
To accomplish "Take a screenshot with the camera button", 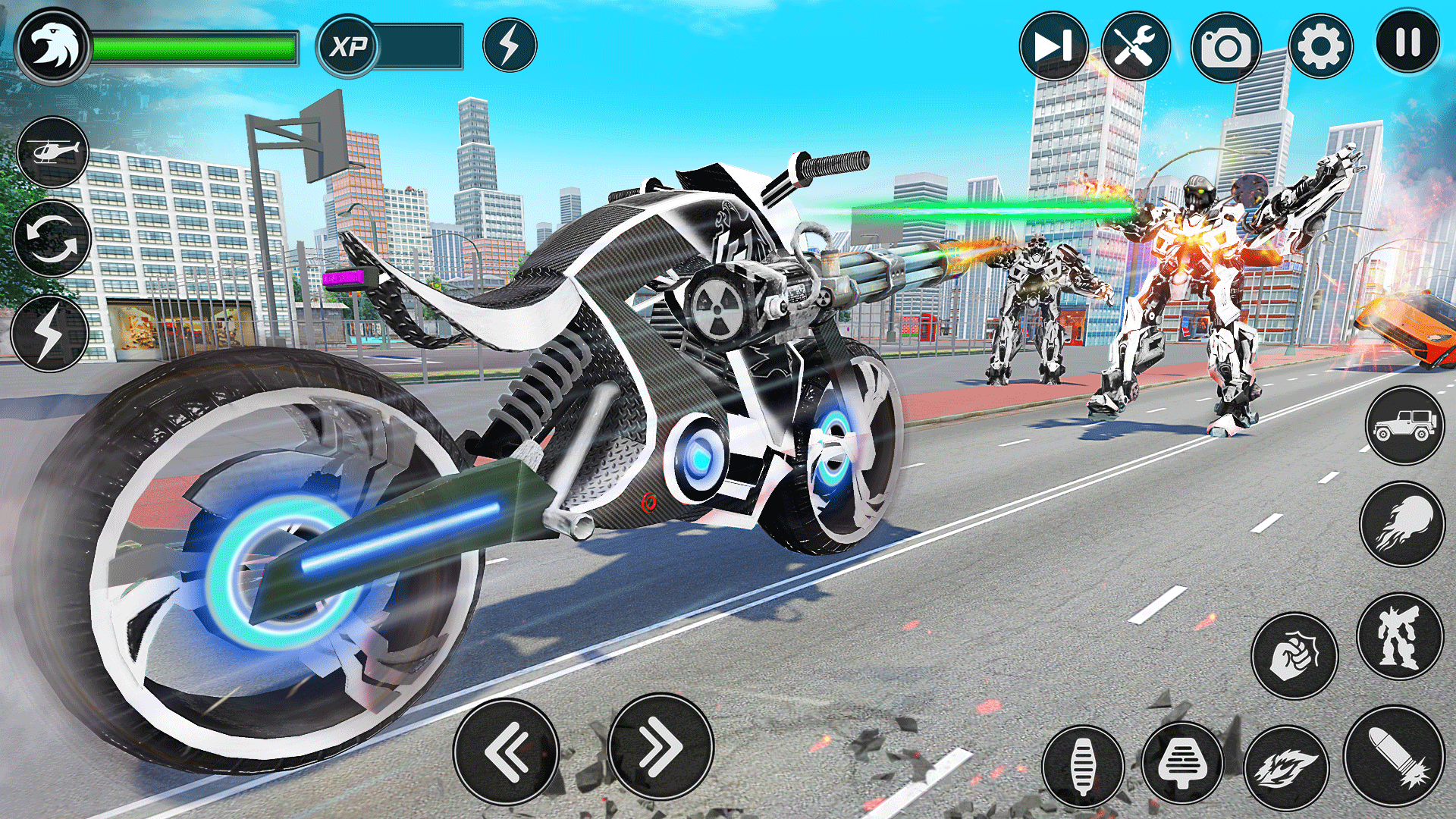I will pos(1225,48).
